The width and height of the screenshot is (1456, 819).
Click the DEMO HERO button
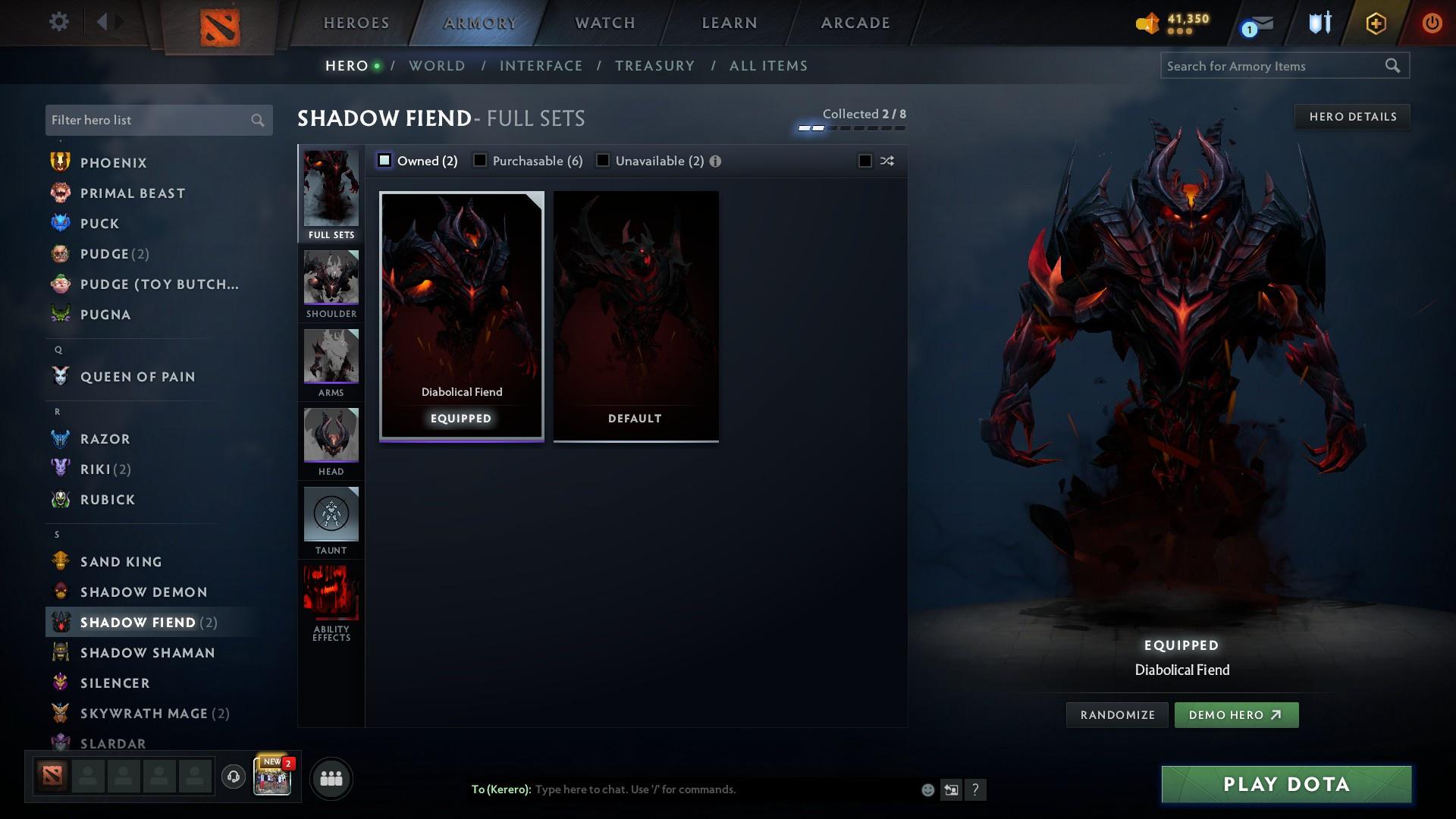[1236, 714]
